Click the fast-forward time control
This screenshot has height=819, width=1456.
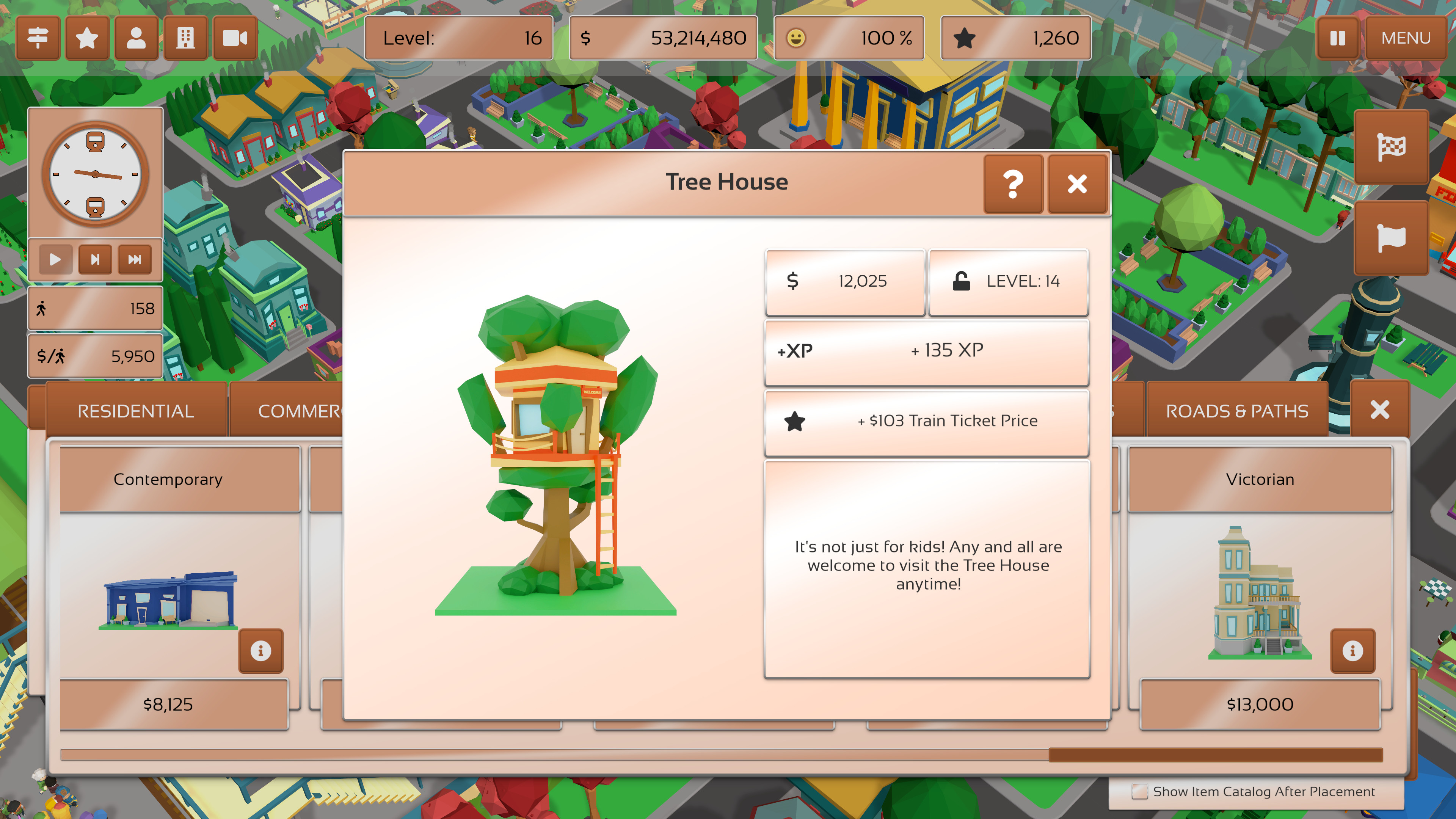click(135, 259)
